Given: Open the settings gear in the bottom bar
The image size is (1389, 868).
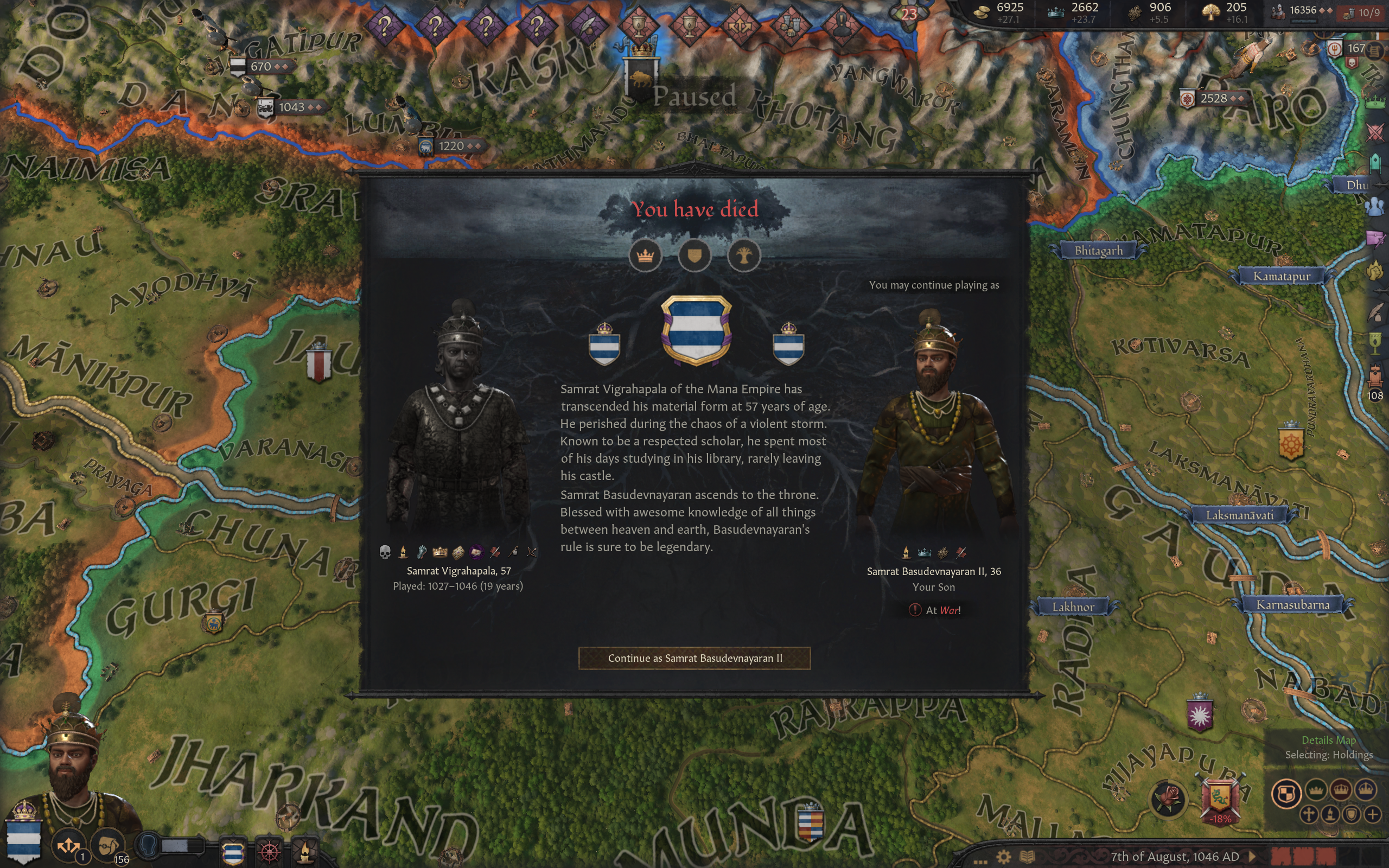Looking at the screenshot, I should [x=1003, y=857].
